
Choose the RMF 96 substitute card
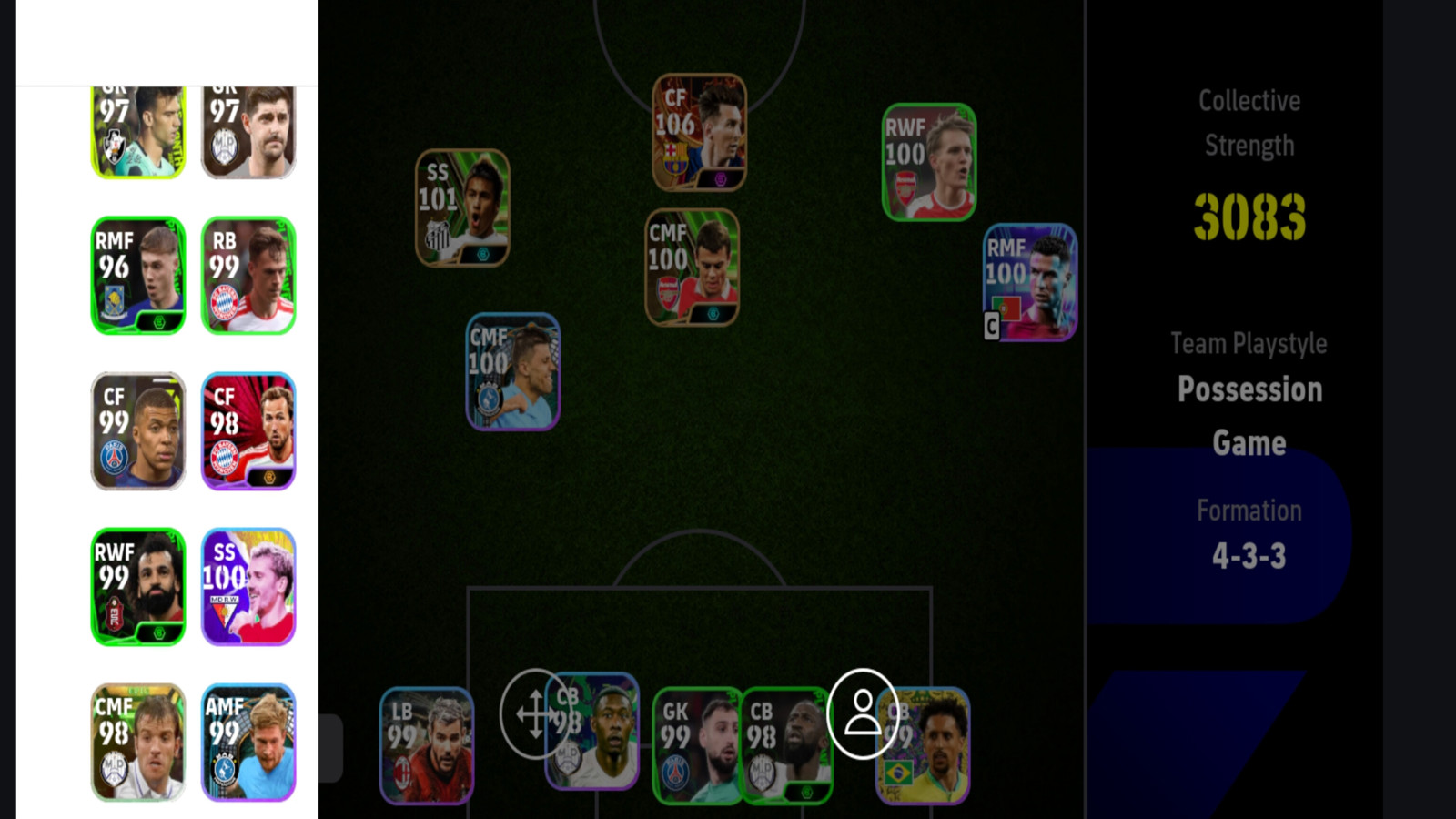click(x=138, y=276)
